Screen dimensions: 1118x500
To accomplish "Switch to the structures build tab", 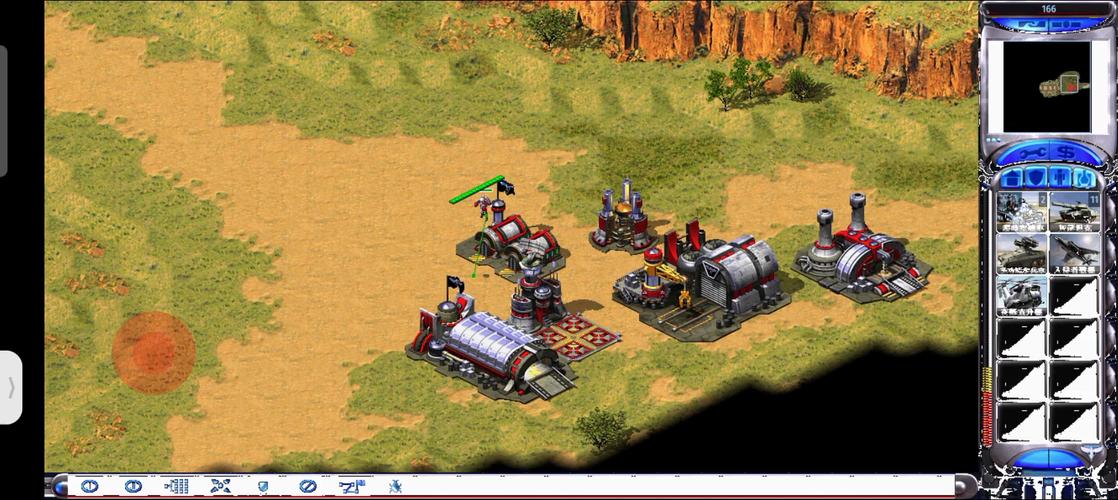I will click(1012, 178).
